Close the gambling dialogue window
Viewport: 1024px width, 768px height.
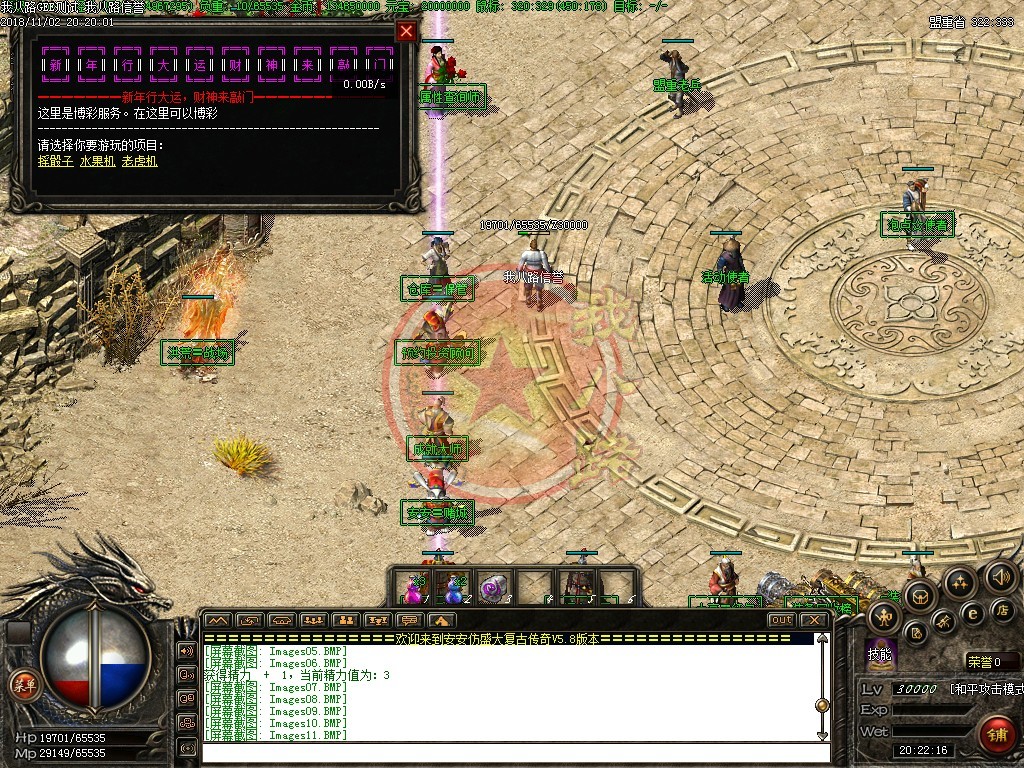pos(406,31)
